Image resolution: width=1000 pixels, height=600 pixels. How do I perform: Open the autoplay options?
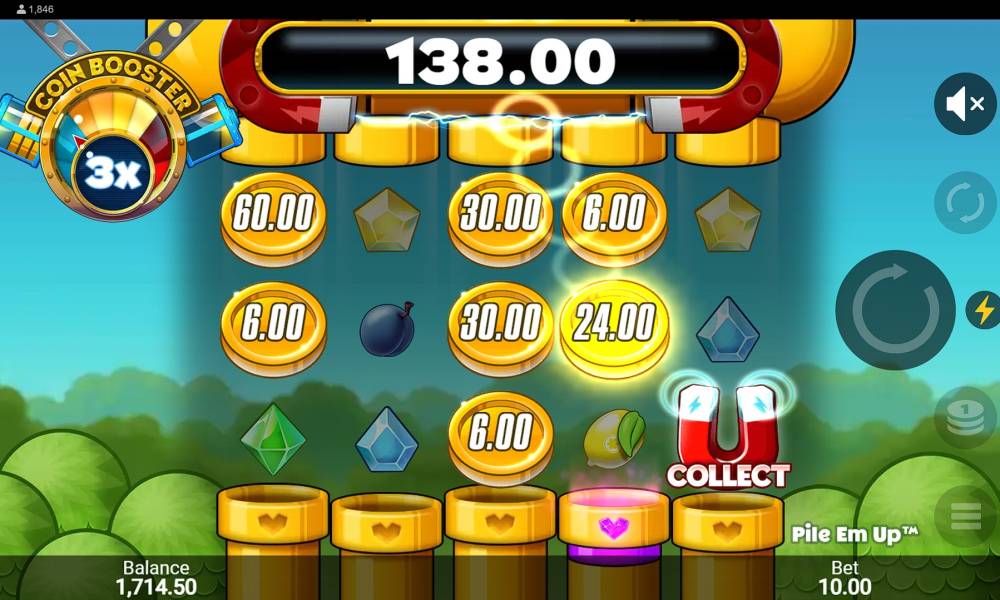(x=965, y=203)
